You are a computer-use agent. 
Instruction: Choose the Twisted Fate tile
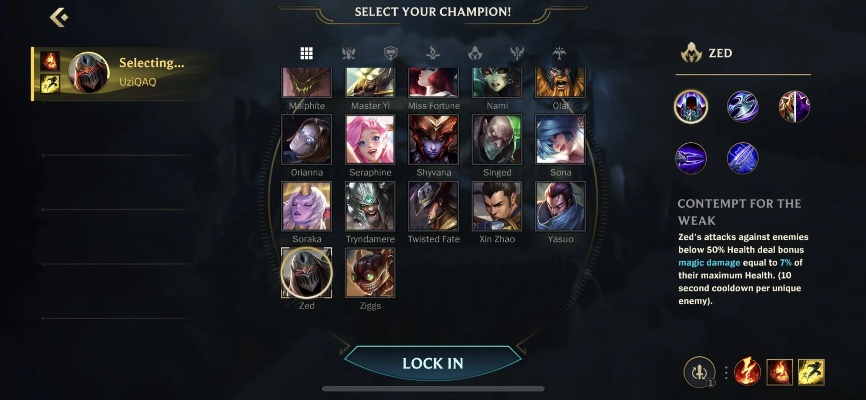tap(433, 206)
